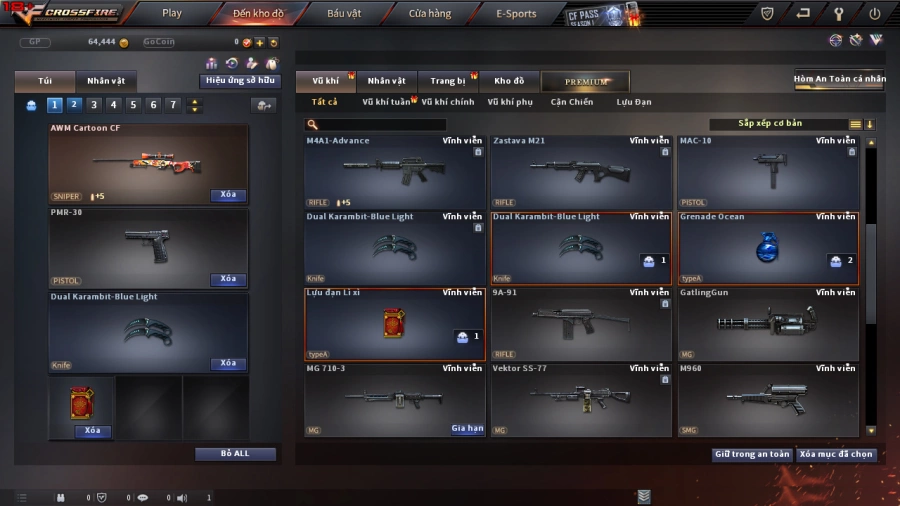Extend the MG 710-3 with Gia hạn
The height and width of the screenshot is (506, 900).
coord(467,428)
